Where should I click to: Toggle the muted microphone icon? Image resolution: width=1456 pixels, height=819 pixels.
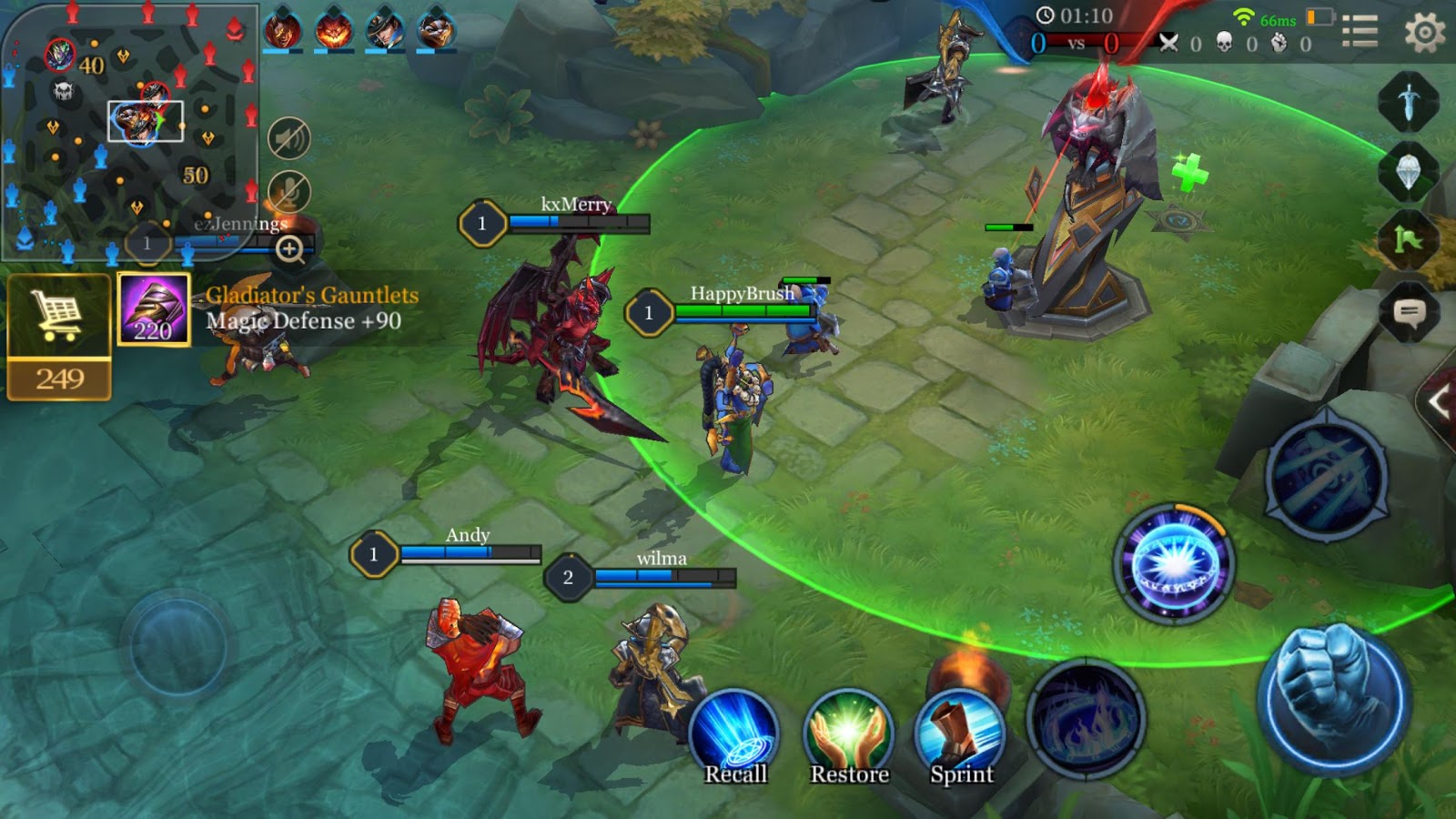tap(289, 192)
